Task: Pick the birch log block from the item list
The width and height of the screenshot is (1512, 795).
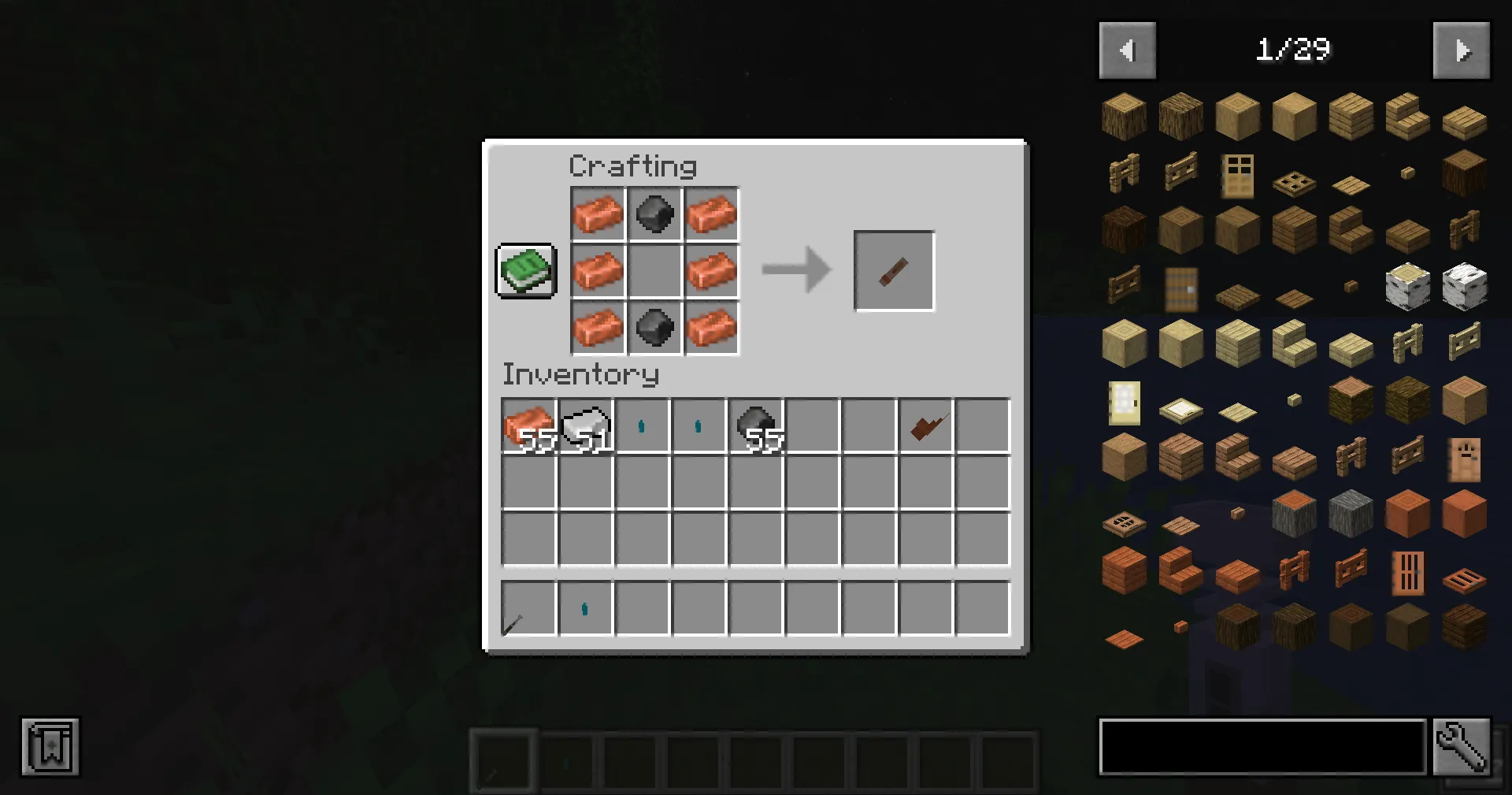Action: [1406, 286]
